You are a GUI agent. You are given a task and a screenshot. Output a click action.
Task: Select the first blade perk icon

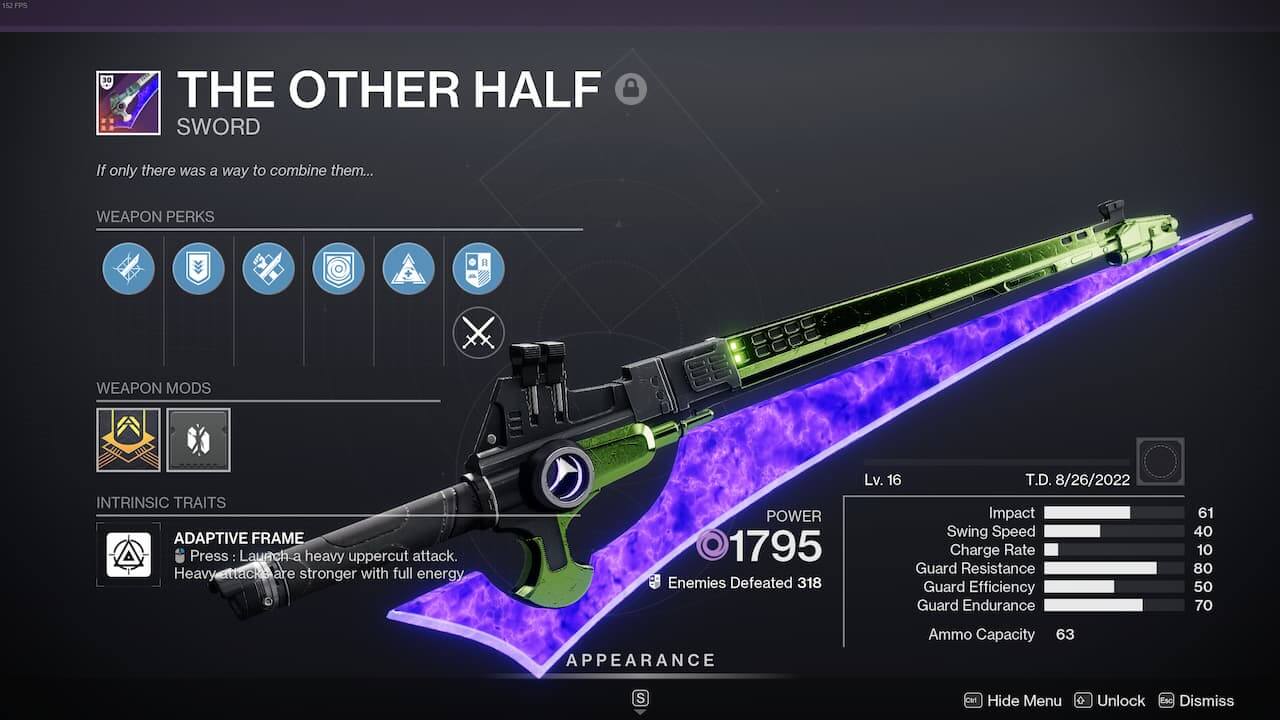pos(128,268)
